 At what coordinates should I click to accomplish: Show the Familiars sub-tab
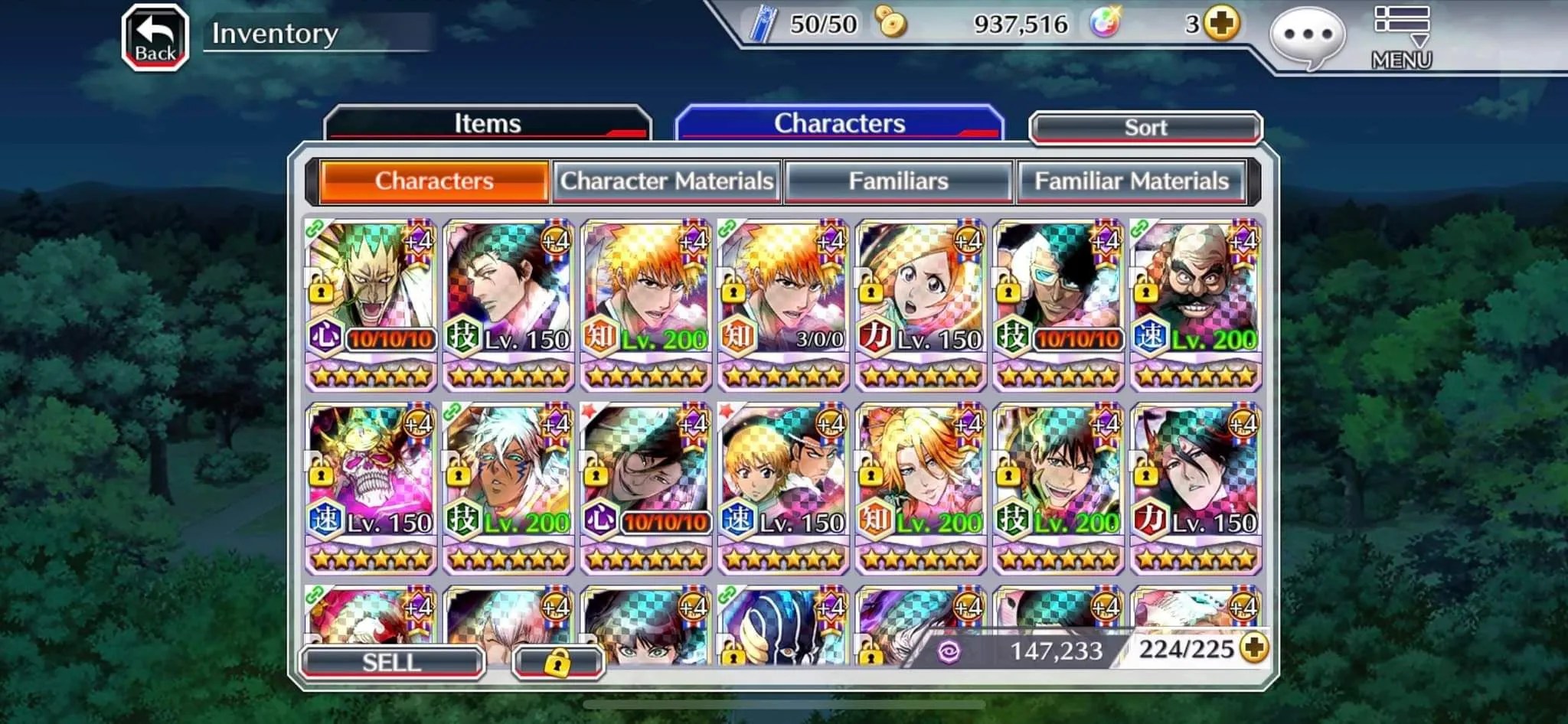899,181
